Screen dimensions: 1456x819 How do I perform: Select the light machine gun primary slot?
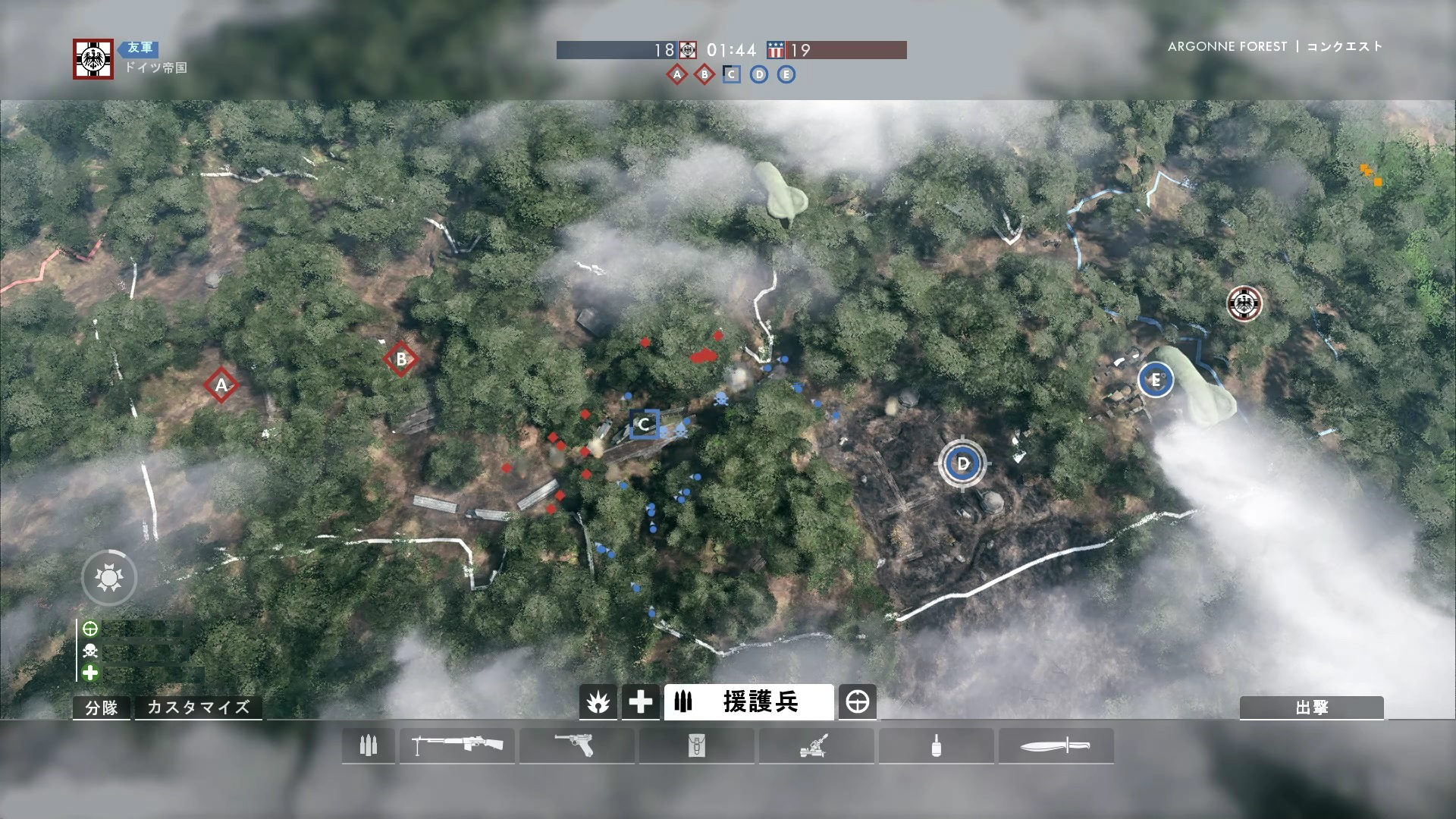pyautogui.click(x=457, y=746)
